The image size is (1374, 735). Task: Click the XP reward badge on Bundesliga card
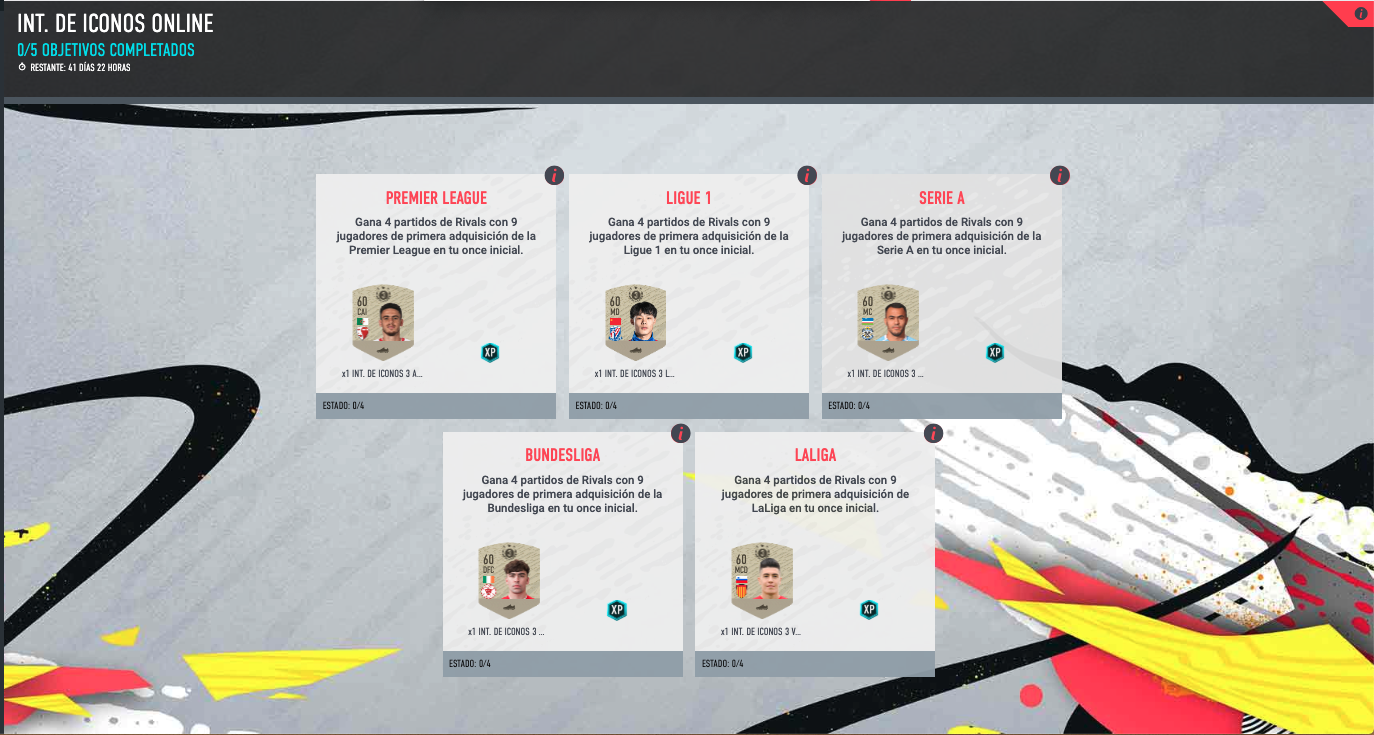617,608
